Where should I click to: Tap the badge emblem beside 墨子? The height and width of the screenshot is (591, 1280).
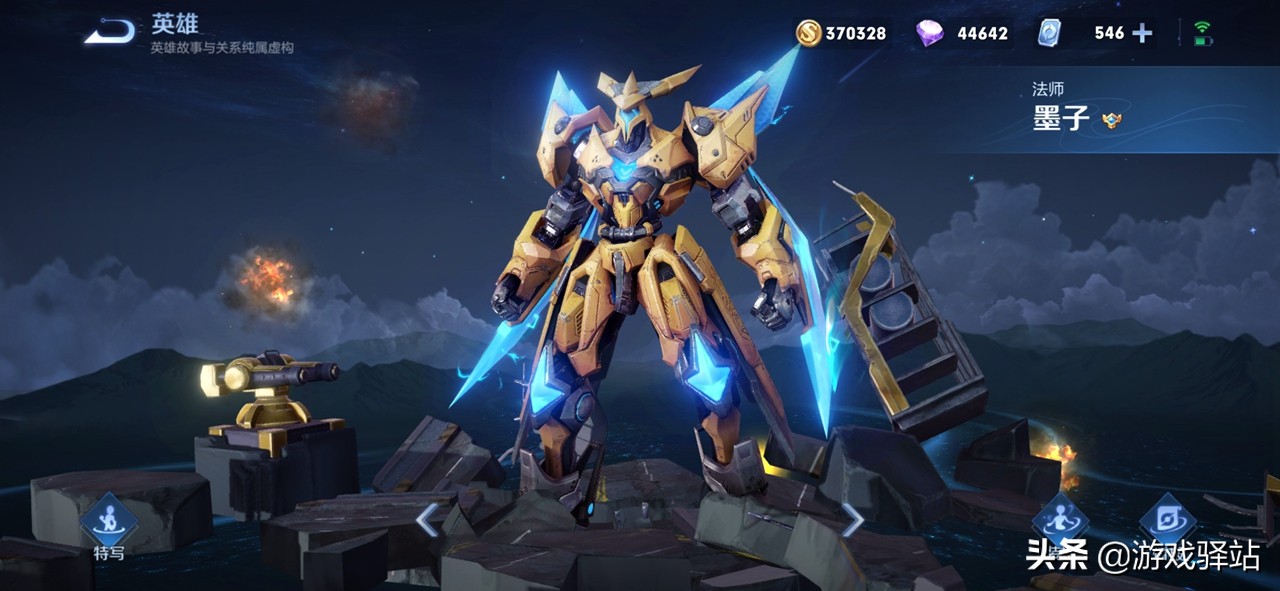click(x=1110, y=120)
